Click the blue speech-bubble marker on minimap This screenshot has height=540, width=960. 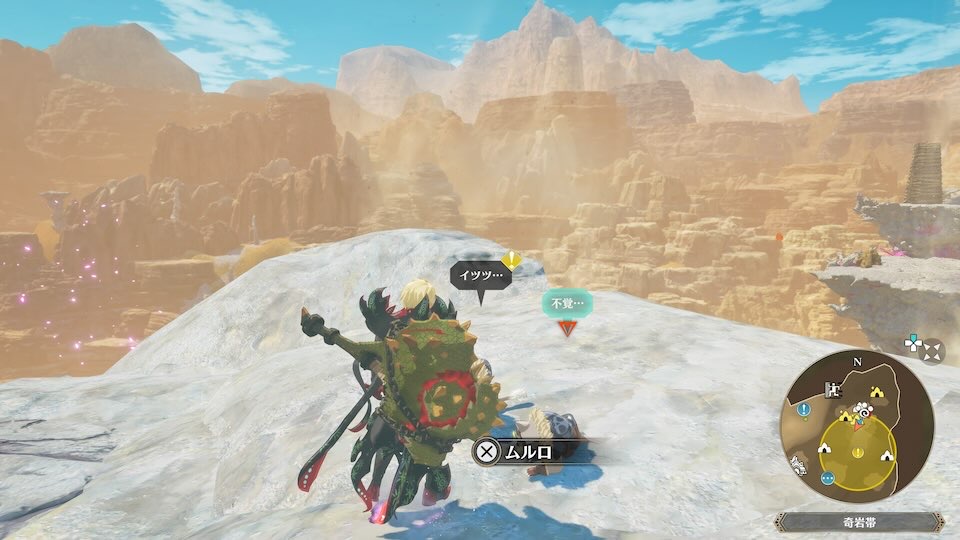tap(828, 478)
